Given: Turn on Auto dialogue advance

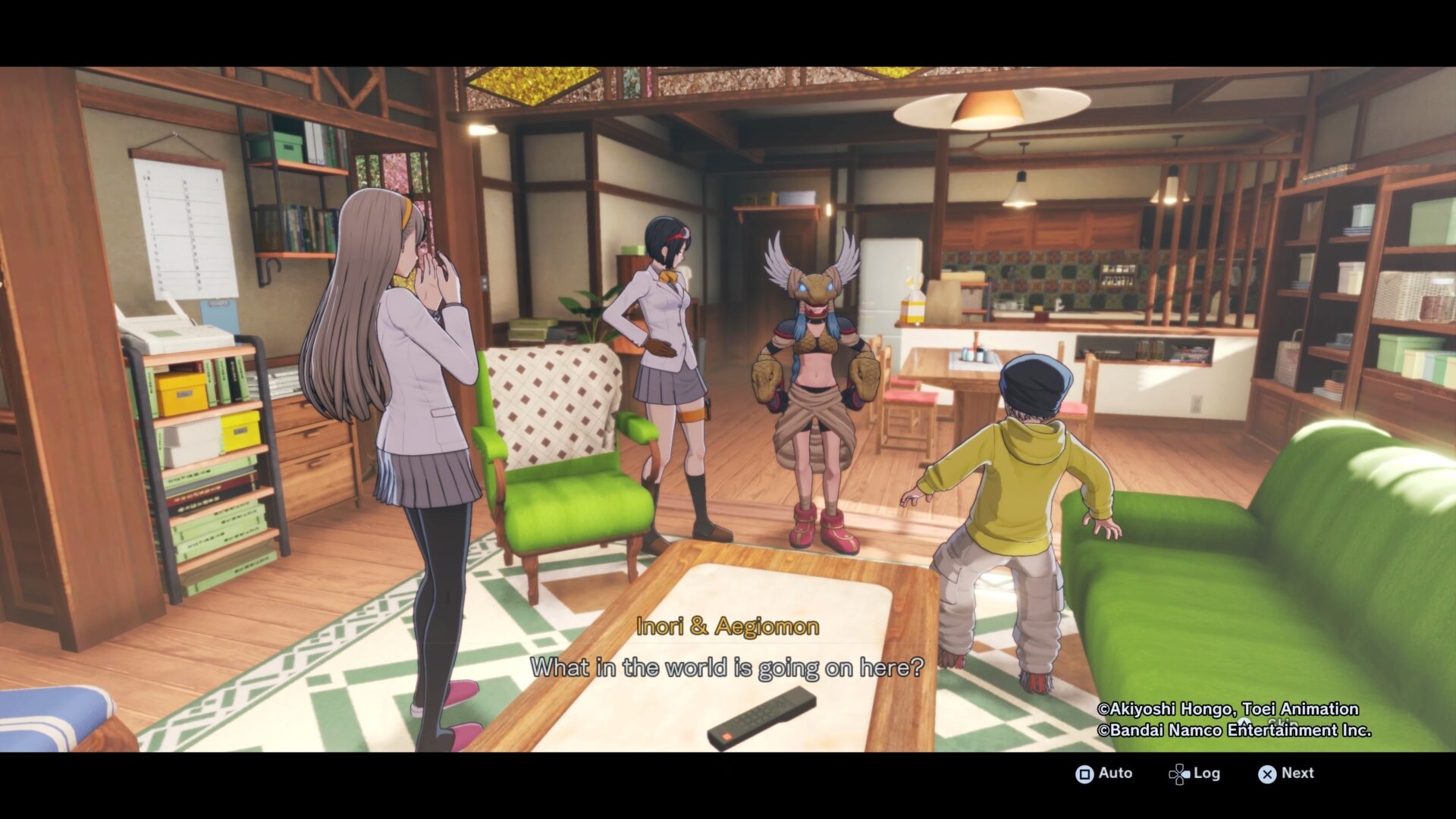Looking at the screenshot, I should pos(1104,773).
